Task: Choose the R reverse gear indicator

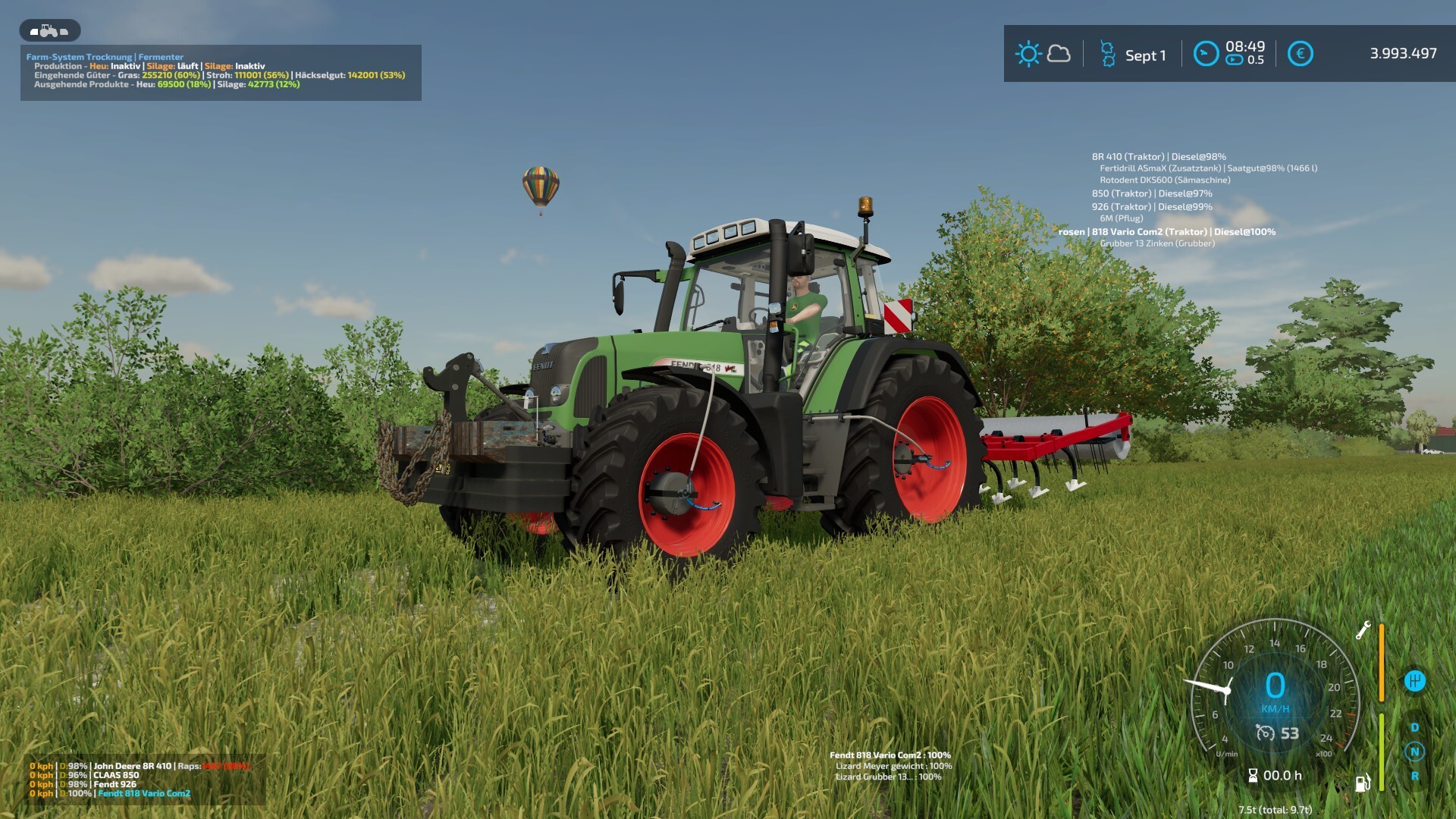Action: 1414,776
